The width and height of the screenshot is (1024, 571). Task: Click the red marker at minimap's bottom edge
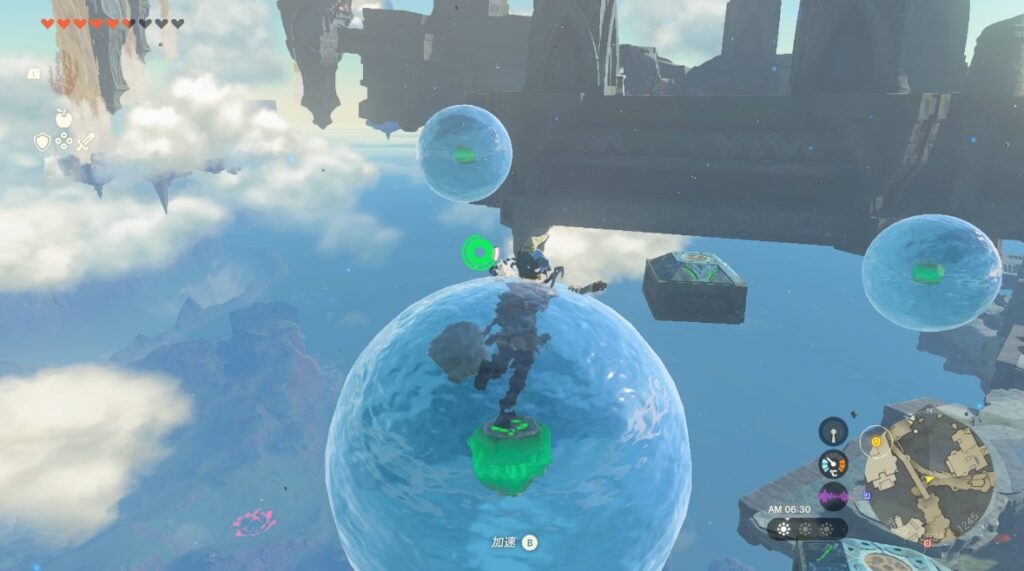[927, 543]
